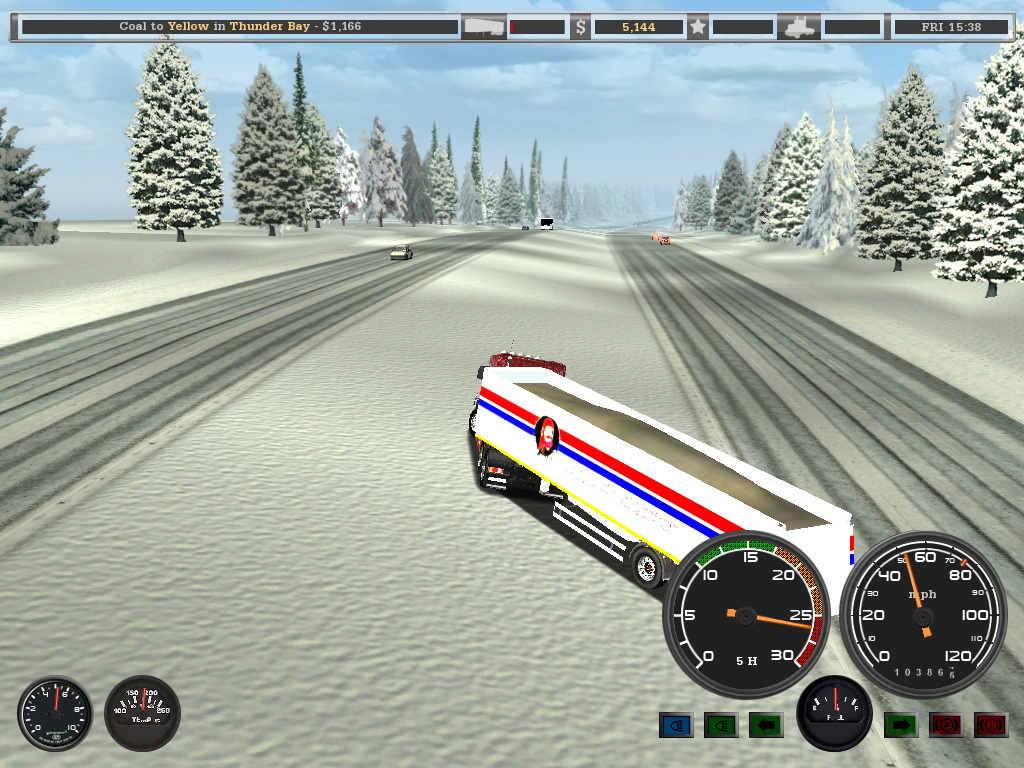Toggle the green headlights indicator

pos(721,724)
